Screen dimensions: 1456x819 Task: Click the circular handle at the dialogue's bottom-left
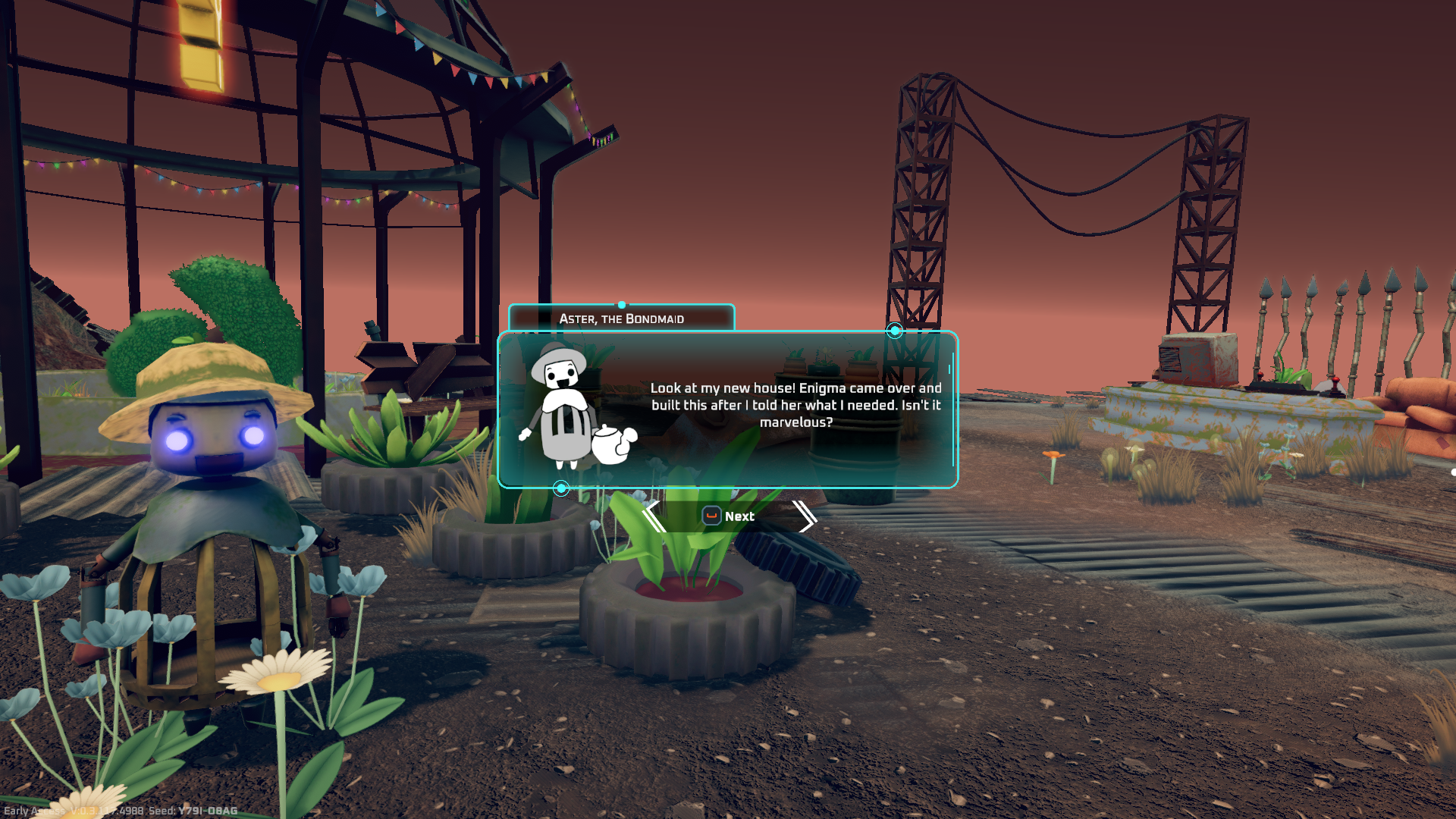[x=563, y=489]
